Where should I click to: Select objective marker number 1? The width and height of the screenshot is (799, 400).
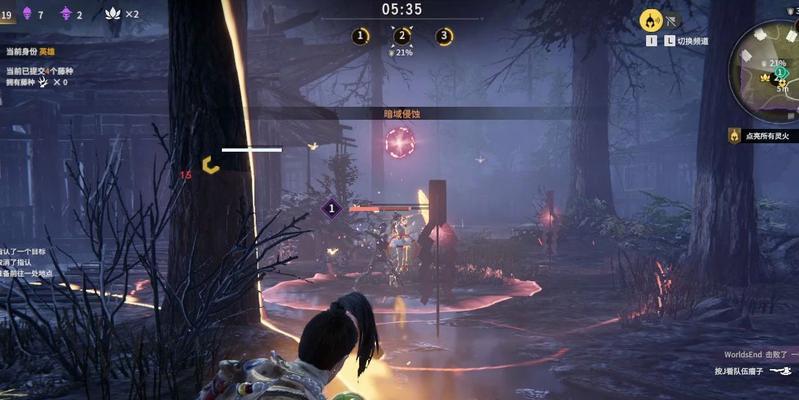coord(360,36)
